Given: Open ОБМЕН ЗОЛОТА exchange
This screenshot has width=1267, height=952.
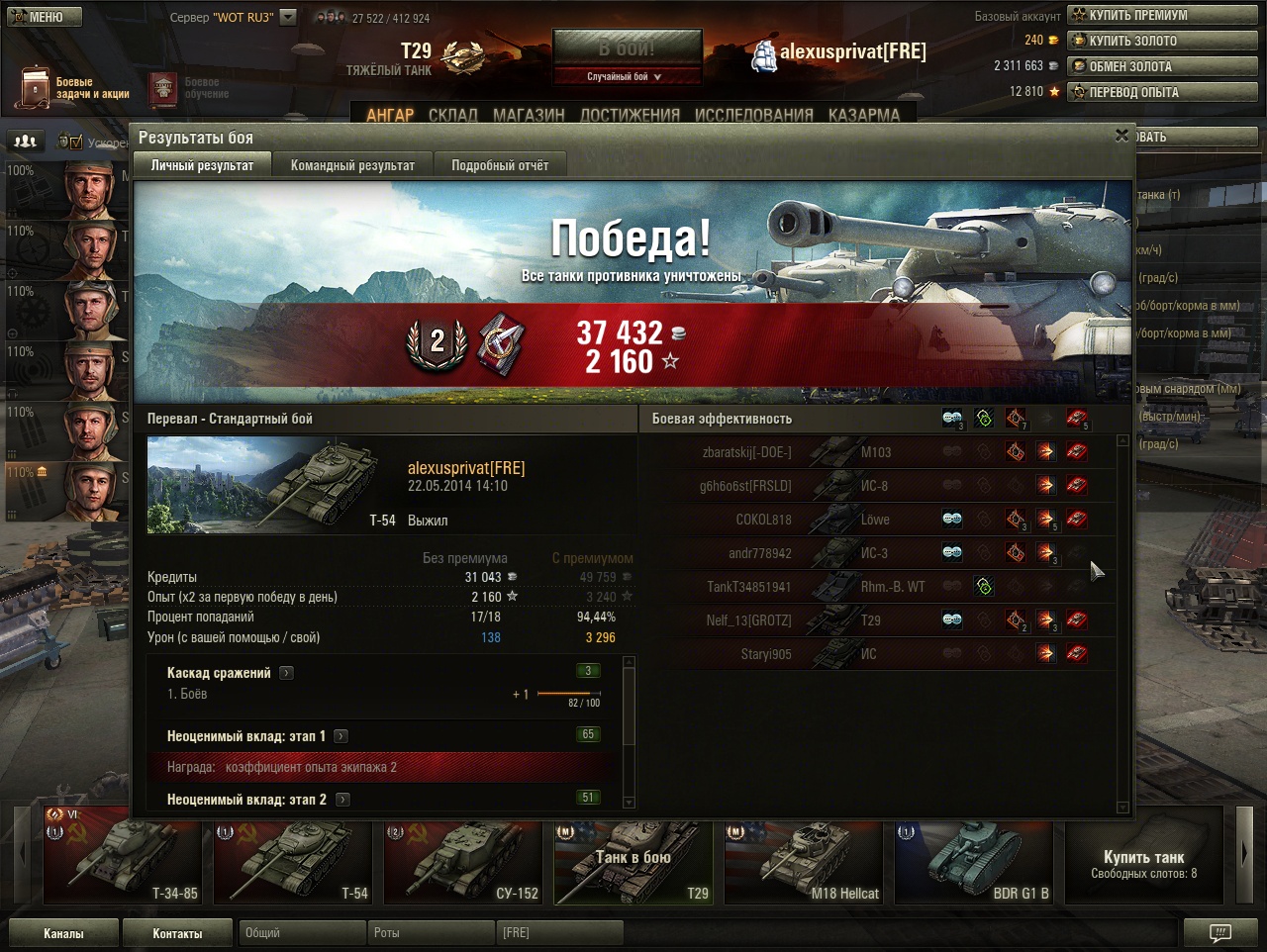Looking at the screenshot, I should point(1161,67).
